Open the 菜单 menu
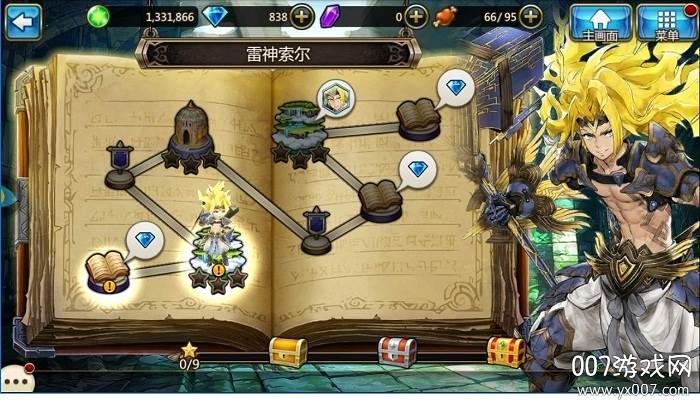Viewport: 700px width, 404px height. [666, 21]
